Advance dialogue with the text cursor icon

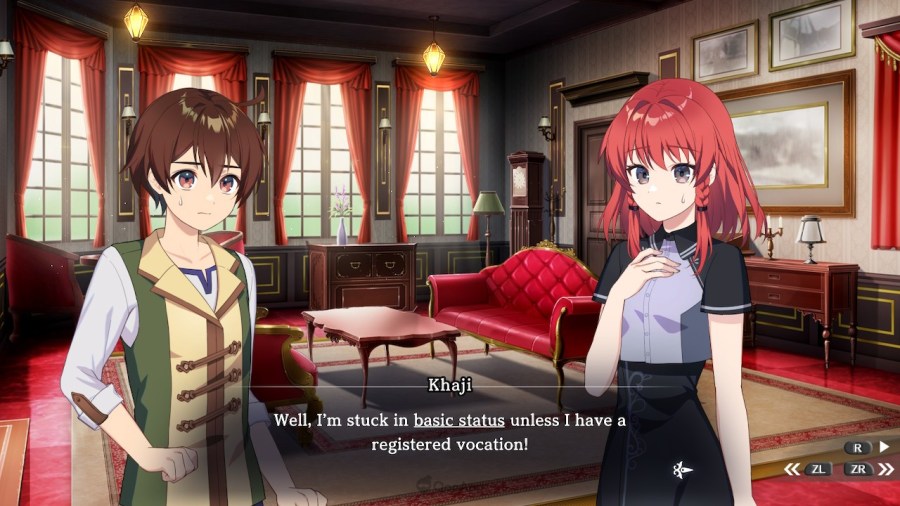coord(682,468)
